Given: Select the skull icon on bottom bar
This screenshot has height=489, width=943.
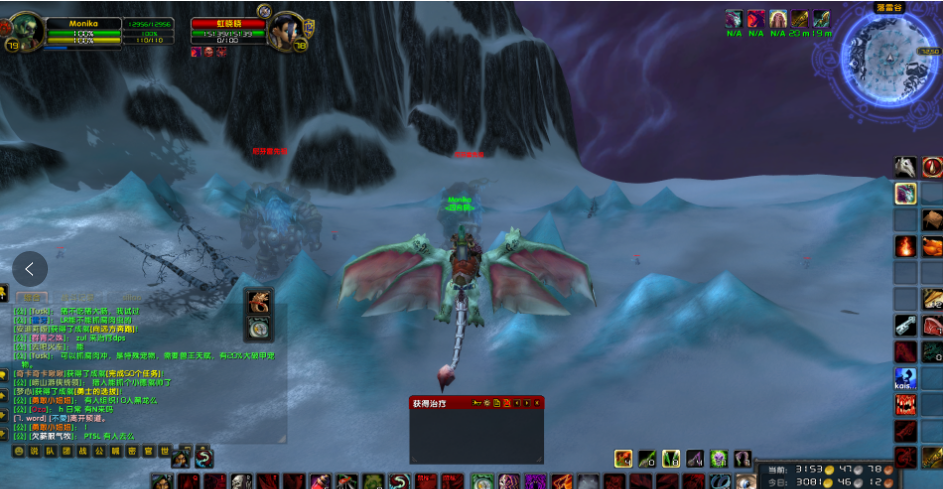Looking at the screenshot, I should [x=240, y=482].
